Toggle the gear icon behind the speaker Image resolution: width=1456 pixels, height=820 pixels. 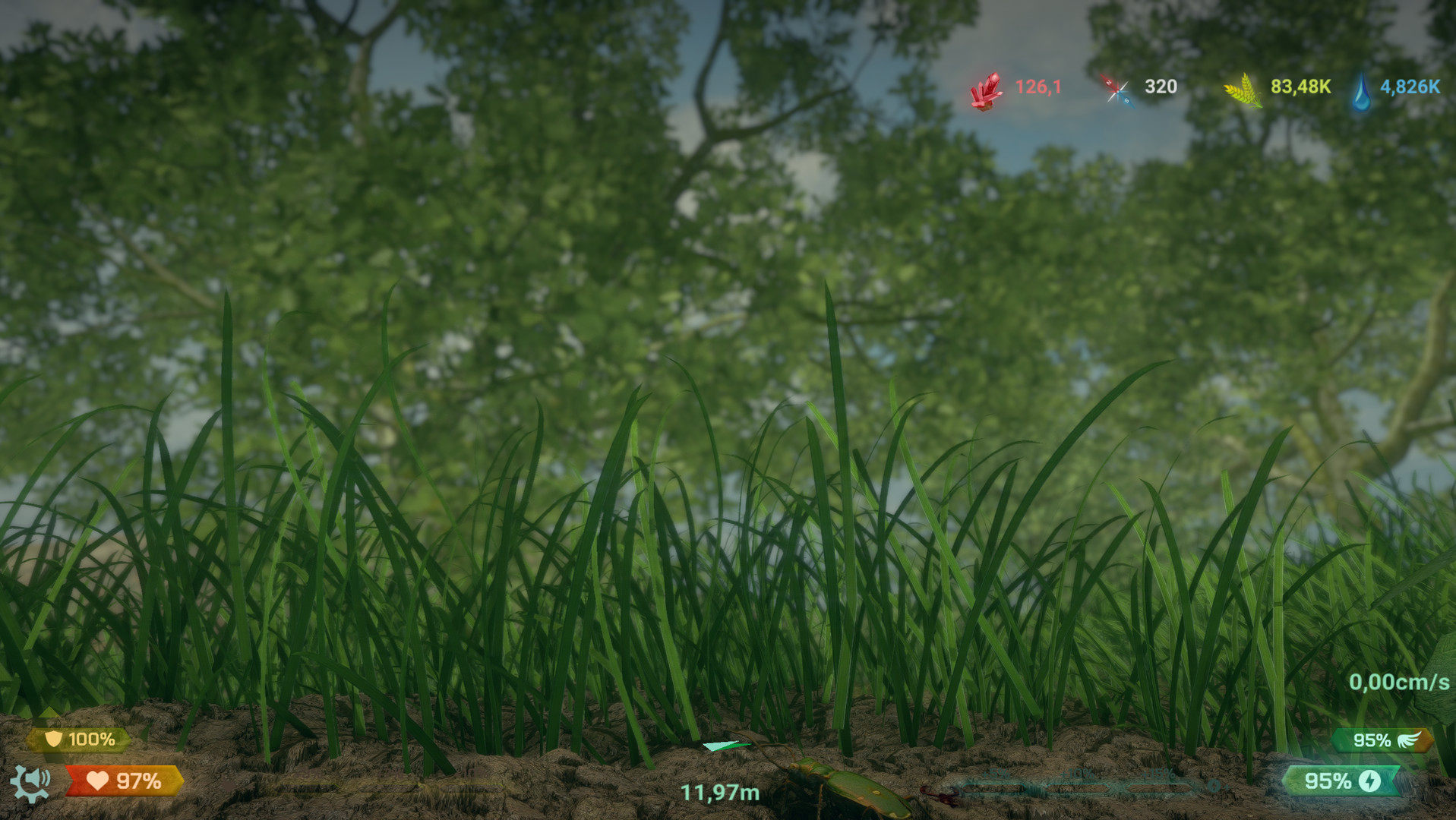click(x=21, y=790)
